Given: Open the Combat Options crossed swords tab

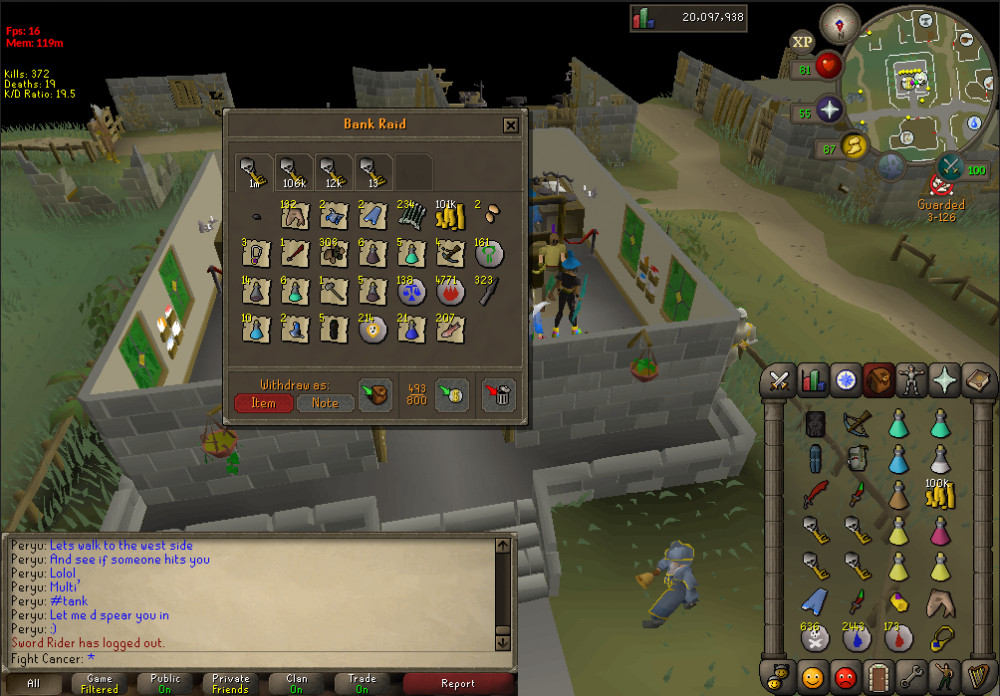Looking at the screenshot, I should (780, 380).
